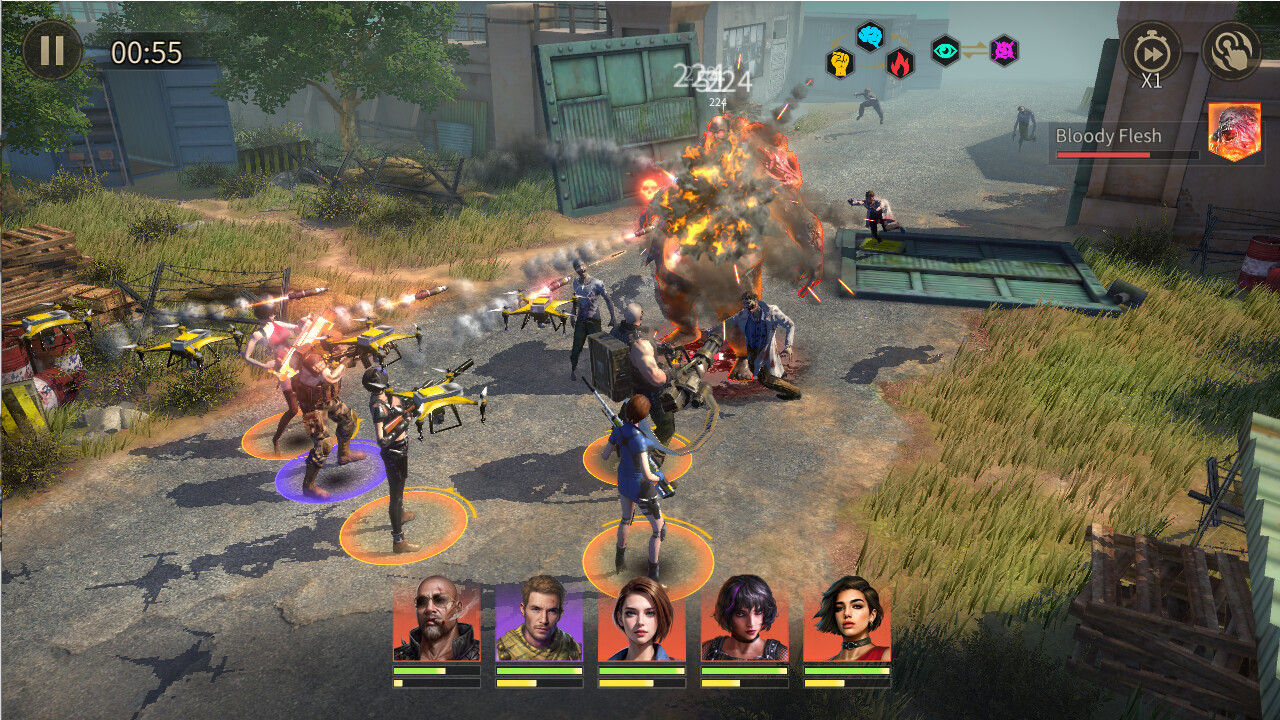Select the red flame elemental icon
The width and height of the screenshot is (1280, 720).
coord(899,64)
